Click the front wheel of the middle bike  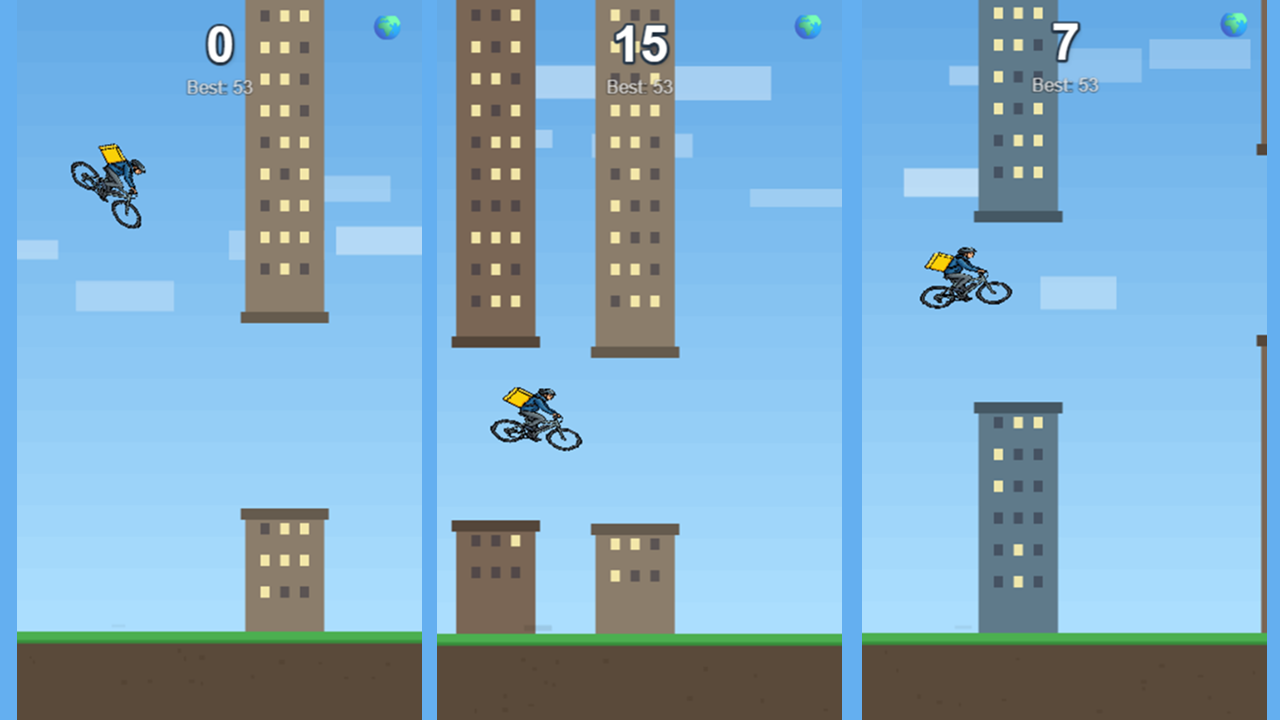562,436
